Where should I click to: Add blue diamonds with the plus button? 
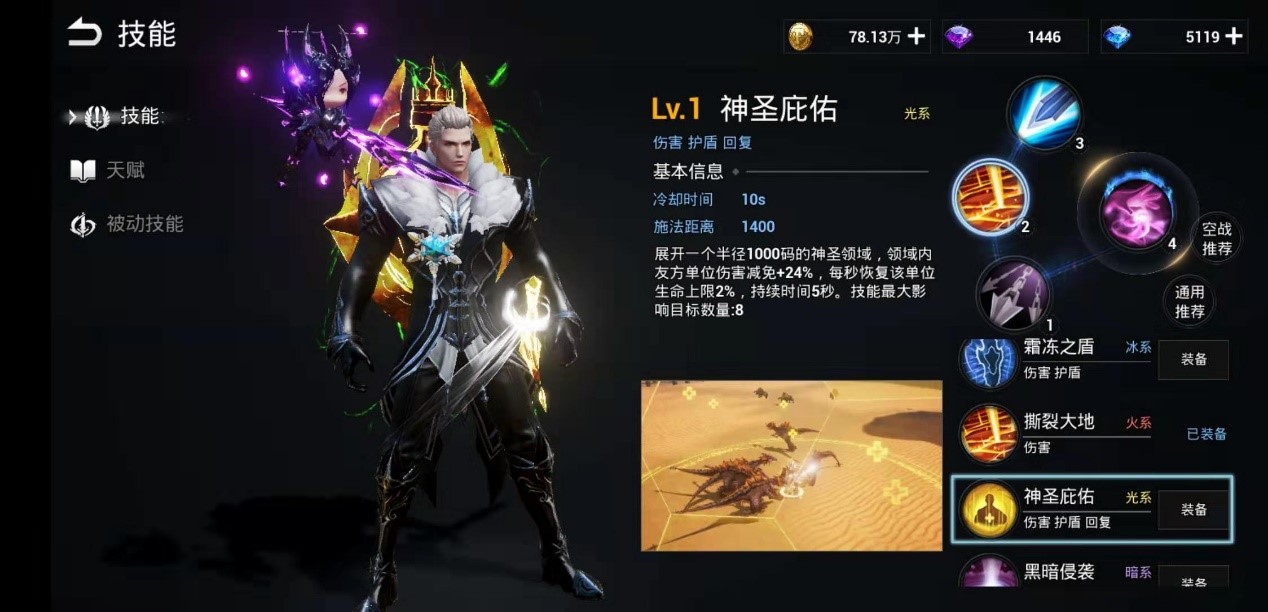1234,37
